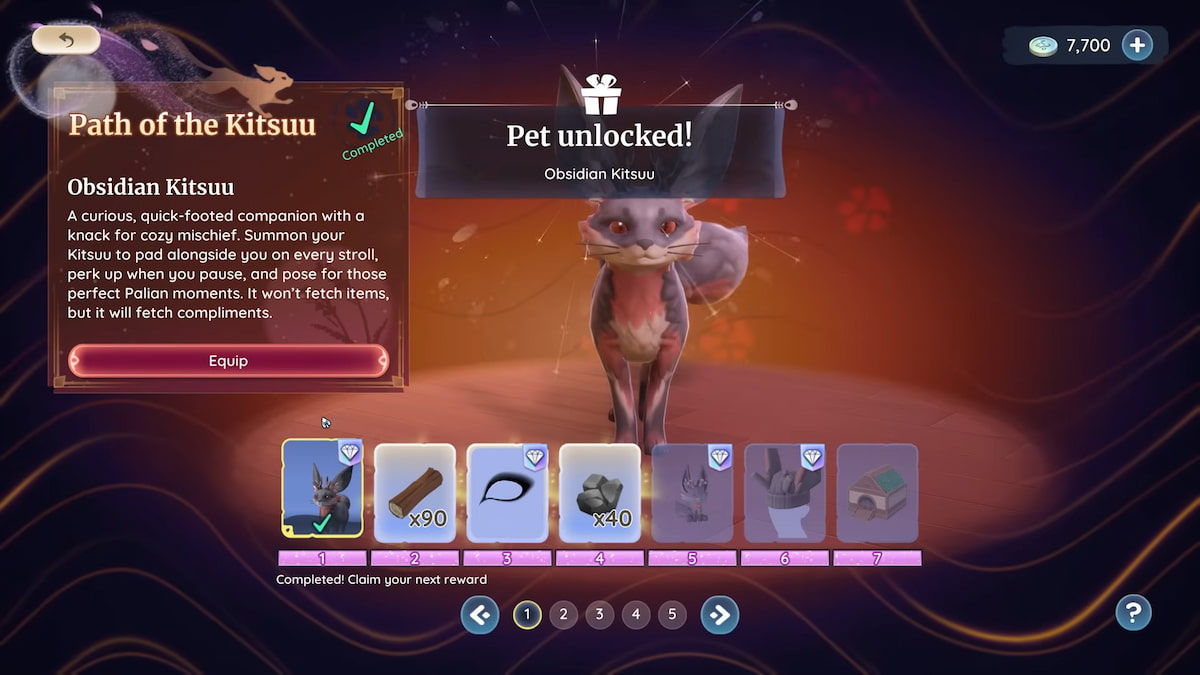1200x675 pixels.
Task: Select page 1 indicator
Action: pos(527,615)
